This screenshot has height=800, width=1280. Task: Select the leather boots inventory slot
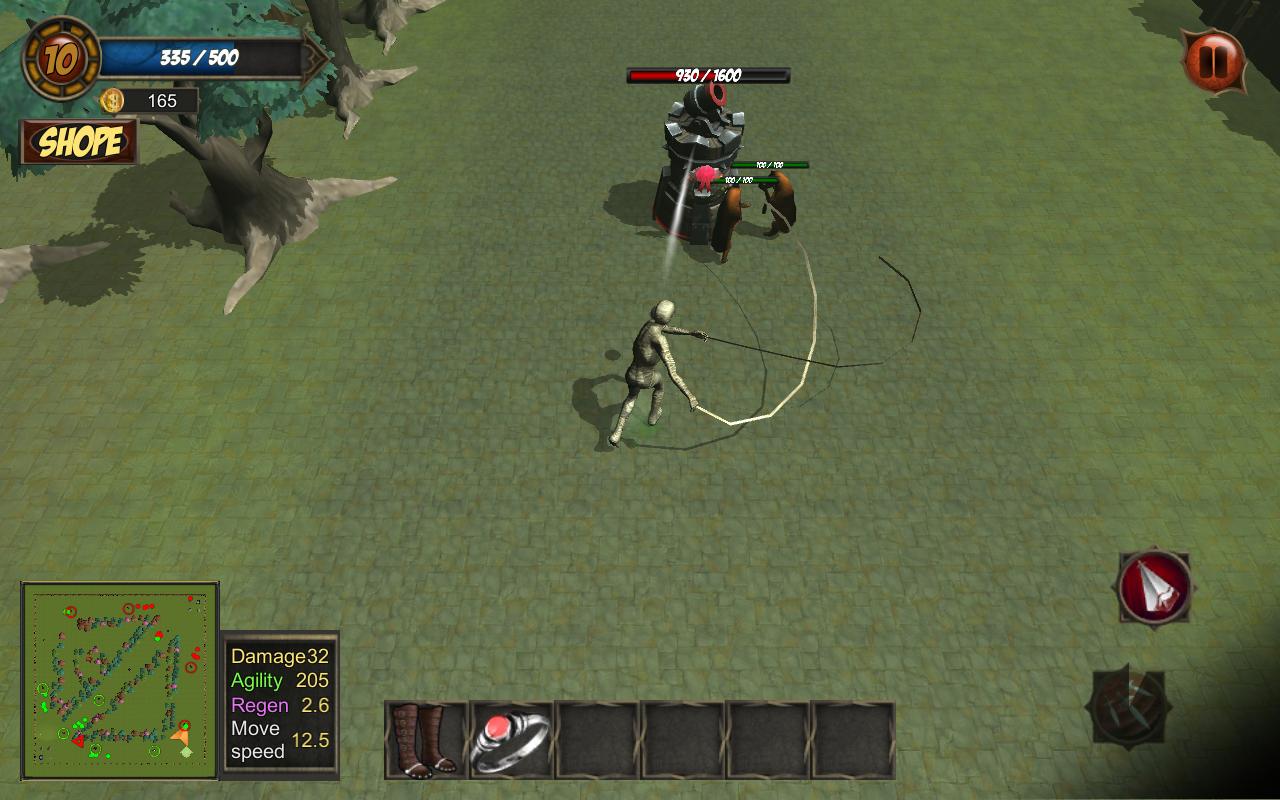tap(426, 740)
